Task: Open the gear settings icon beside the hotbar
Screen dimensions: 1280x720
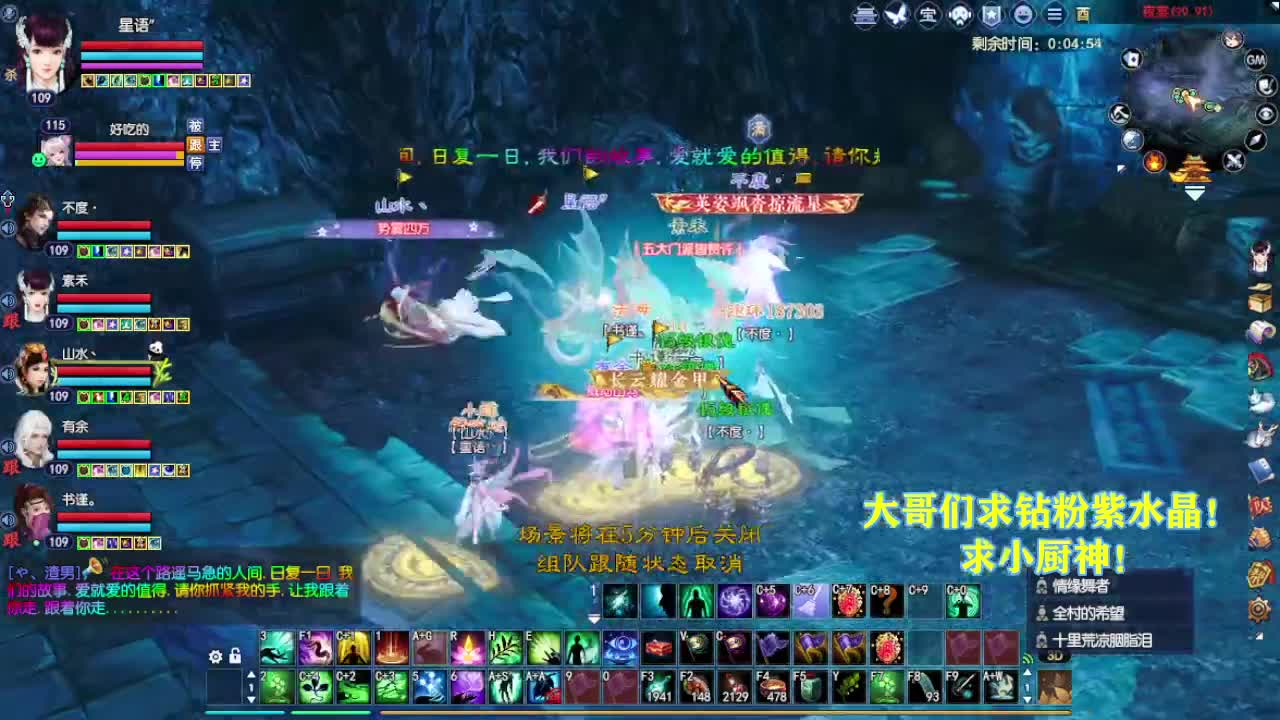Action: coord(215,657)
